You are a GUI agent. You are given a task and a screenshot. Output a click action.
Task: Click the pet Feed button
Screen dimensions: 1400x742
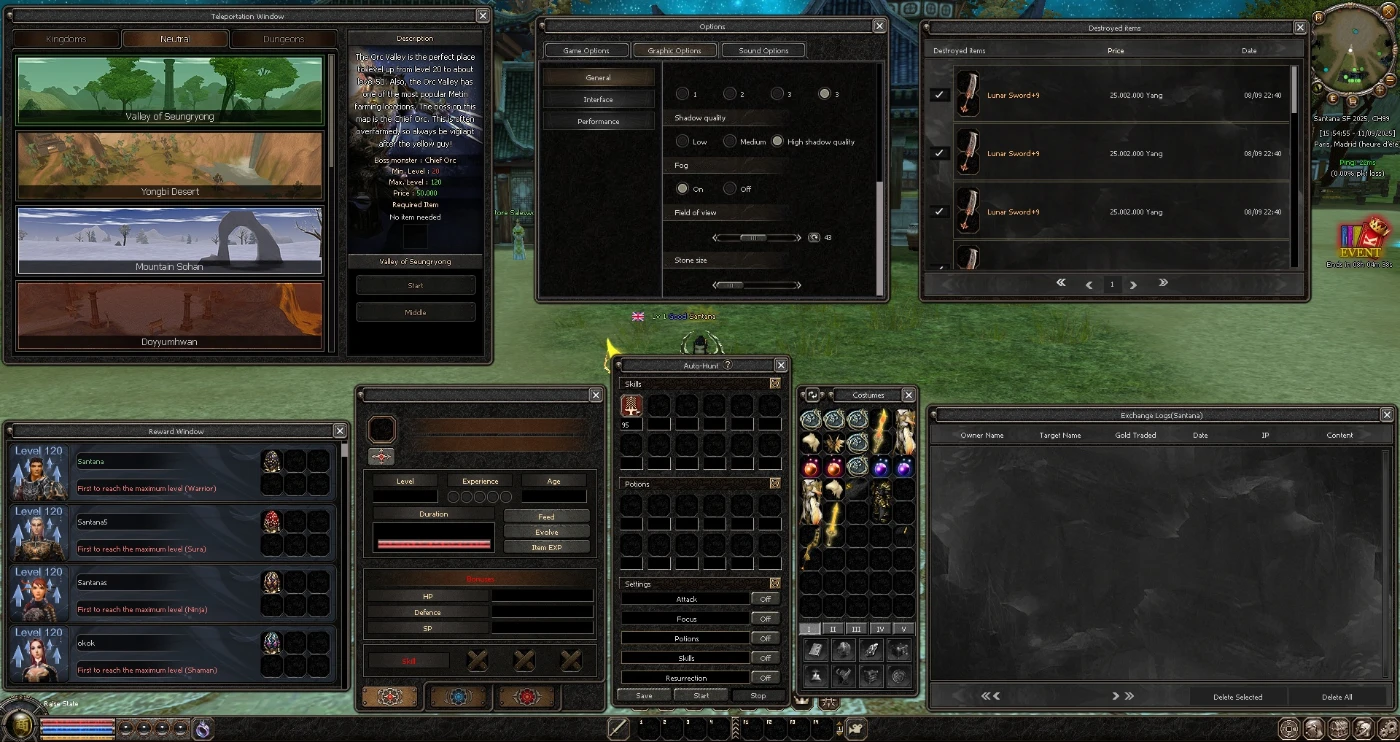coord(546,517)
